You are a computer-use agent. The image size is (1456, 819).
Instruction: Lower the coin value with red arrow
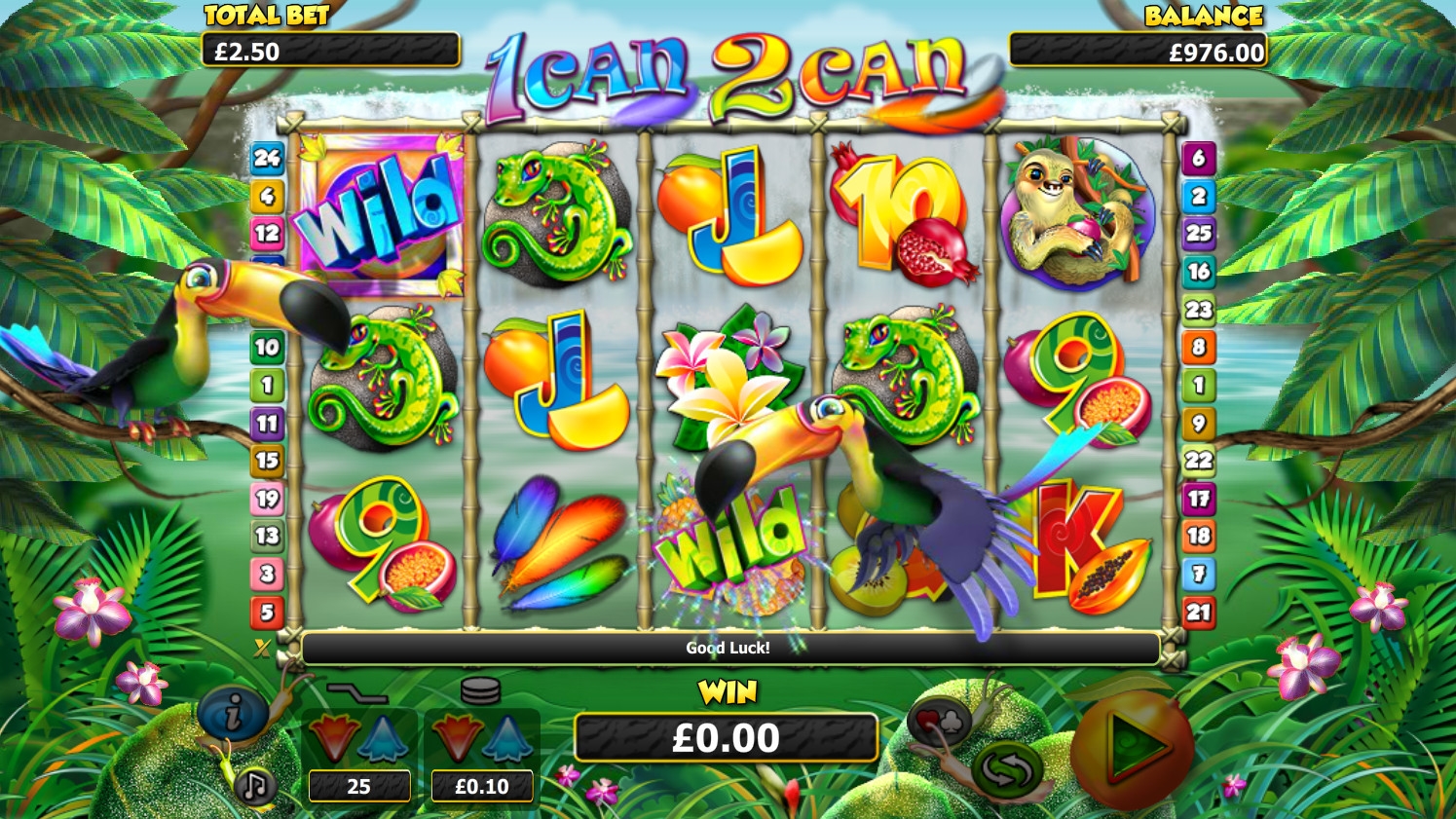tap(456, 738)
